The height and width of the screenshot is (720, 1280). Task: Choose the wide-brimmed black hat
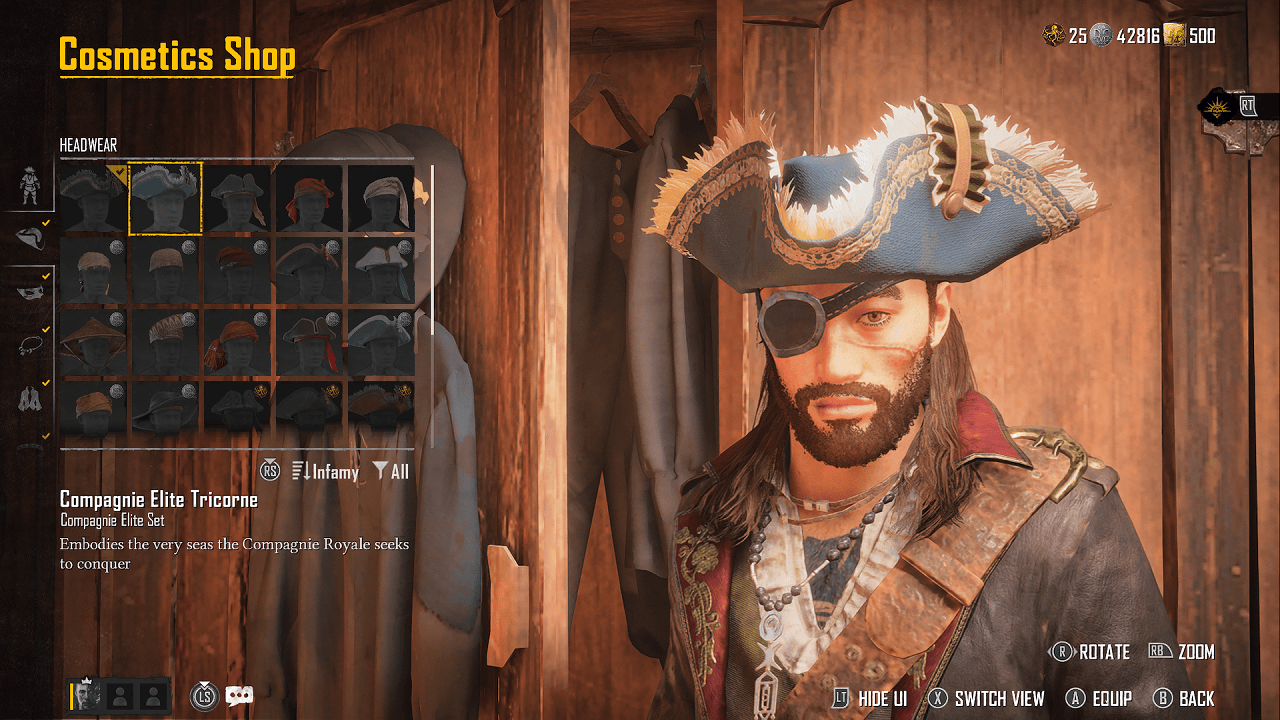coord(166,410)
